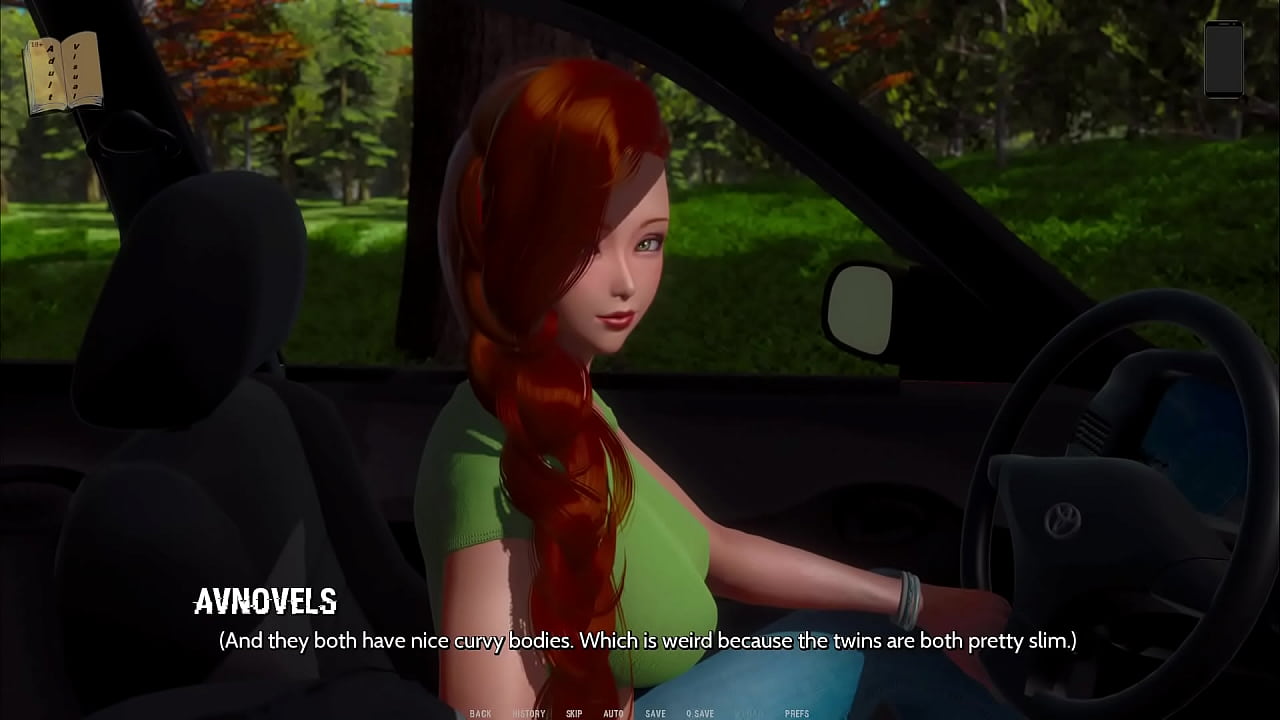The height and width of the screenshot is (720, 1280).
Task: Quick save with Q.Save
Action: [700, 713]
